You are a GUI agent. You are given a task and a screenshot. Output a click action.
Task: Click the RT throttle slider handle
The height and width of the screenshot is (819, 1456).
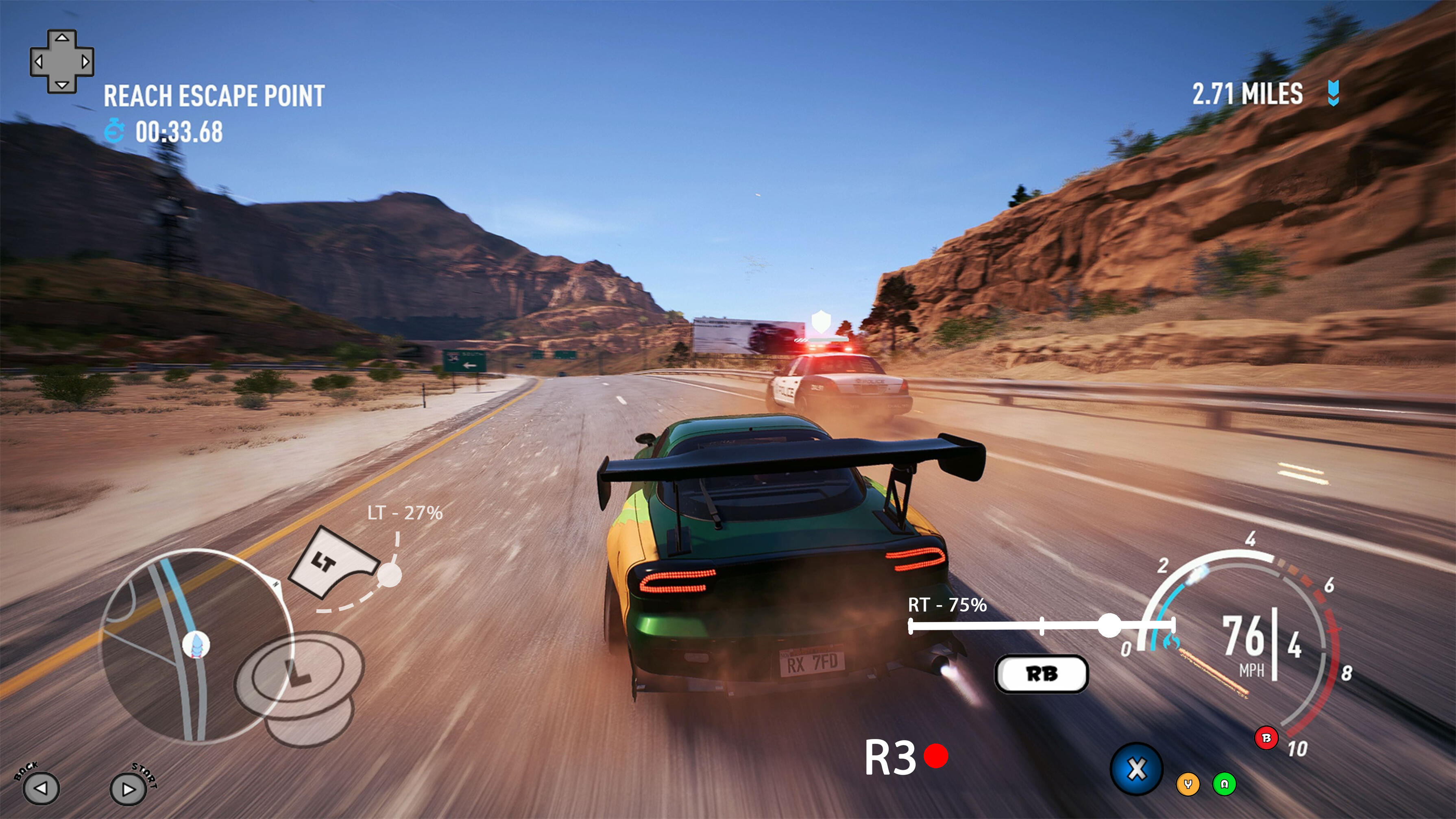click(x=1109, y=625)
